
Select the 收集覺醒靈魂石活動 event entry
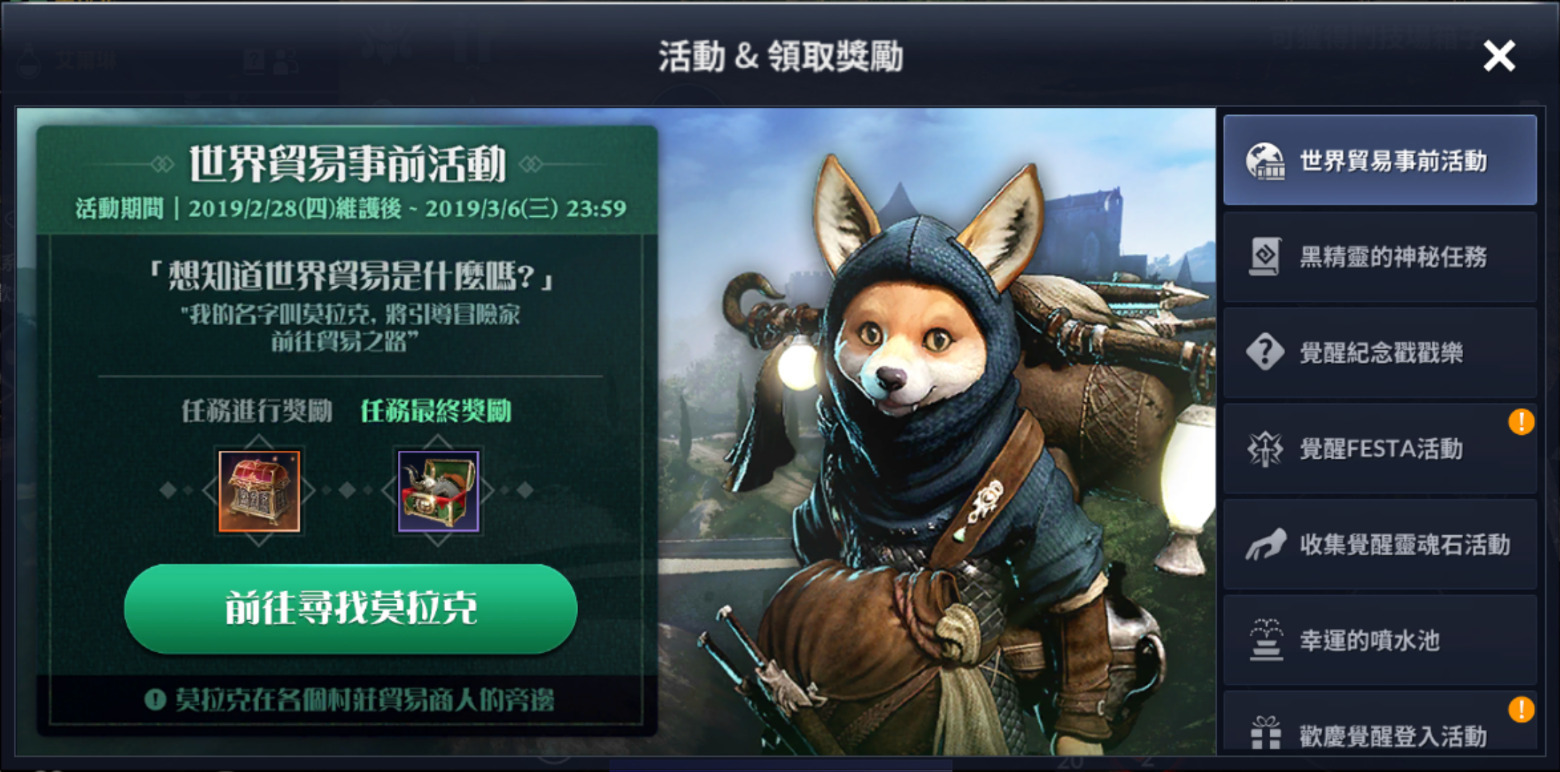[x=1380, y=543]
